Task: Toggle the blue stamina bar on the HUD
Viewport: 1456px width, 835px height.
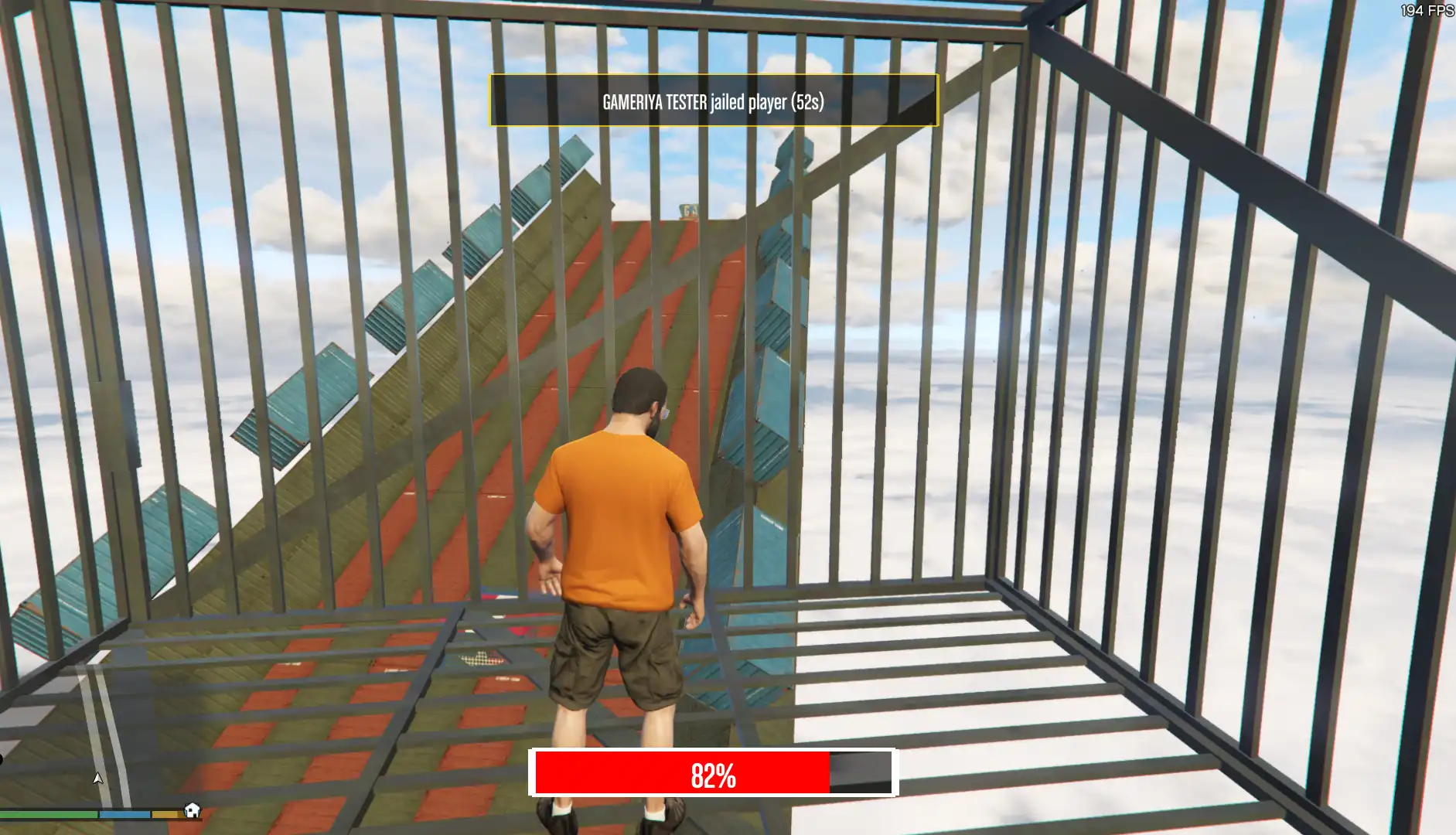Action: click(x=124, y=814)
